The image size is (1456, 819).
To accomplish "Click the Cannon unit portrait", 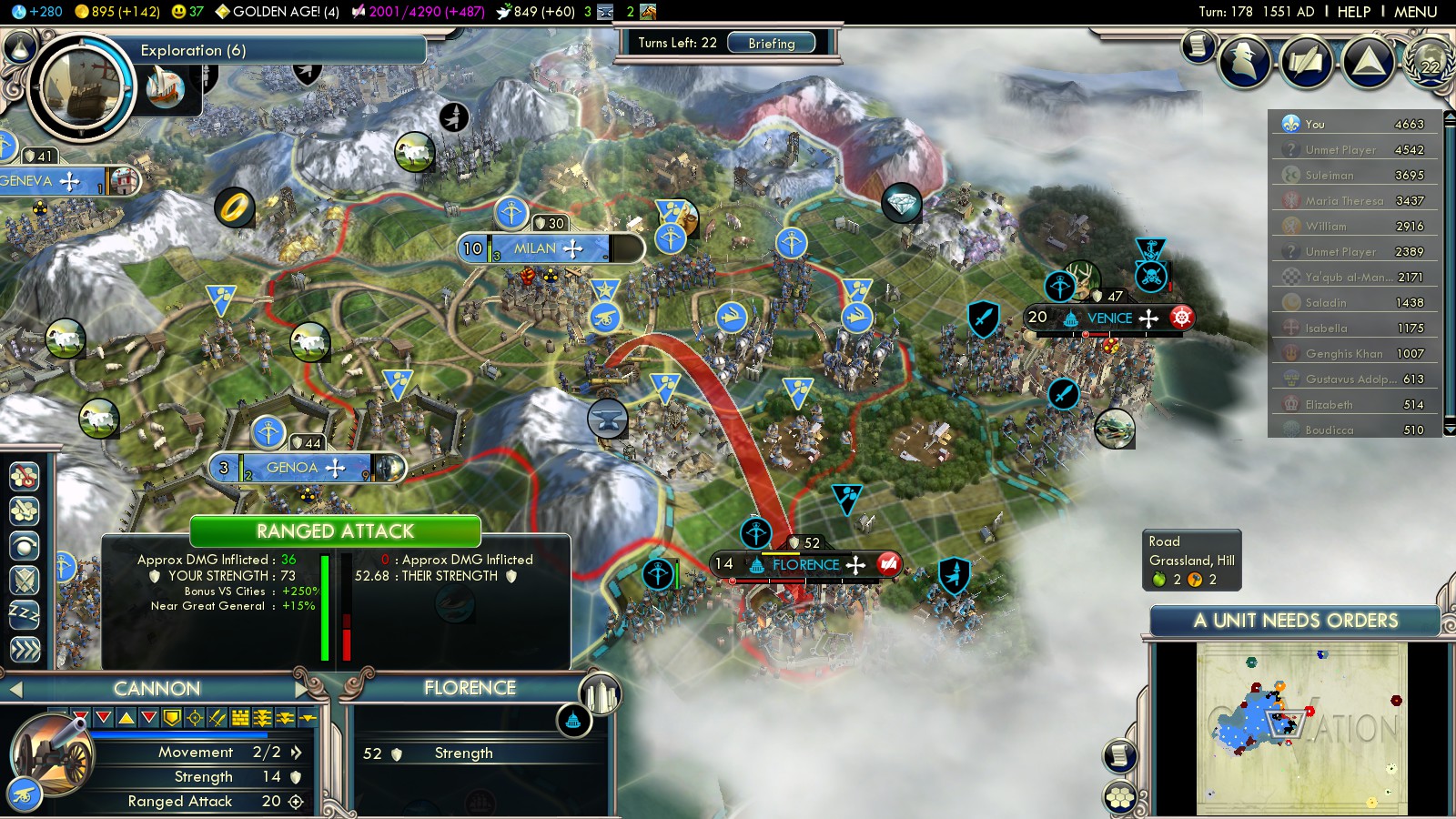I will pos(53,753).
